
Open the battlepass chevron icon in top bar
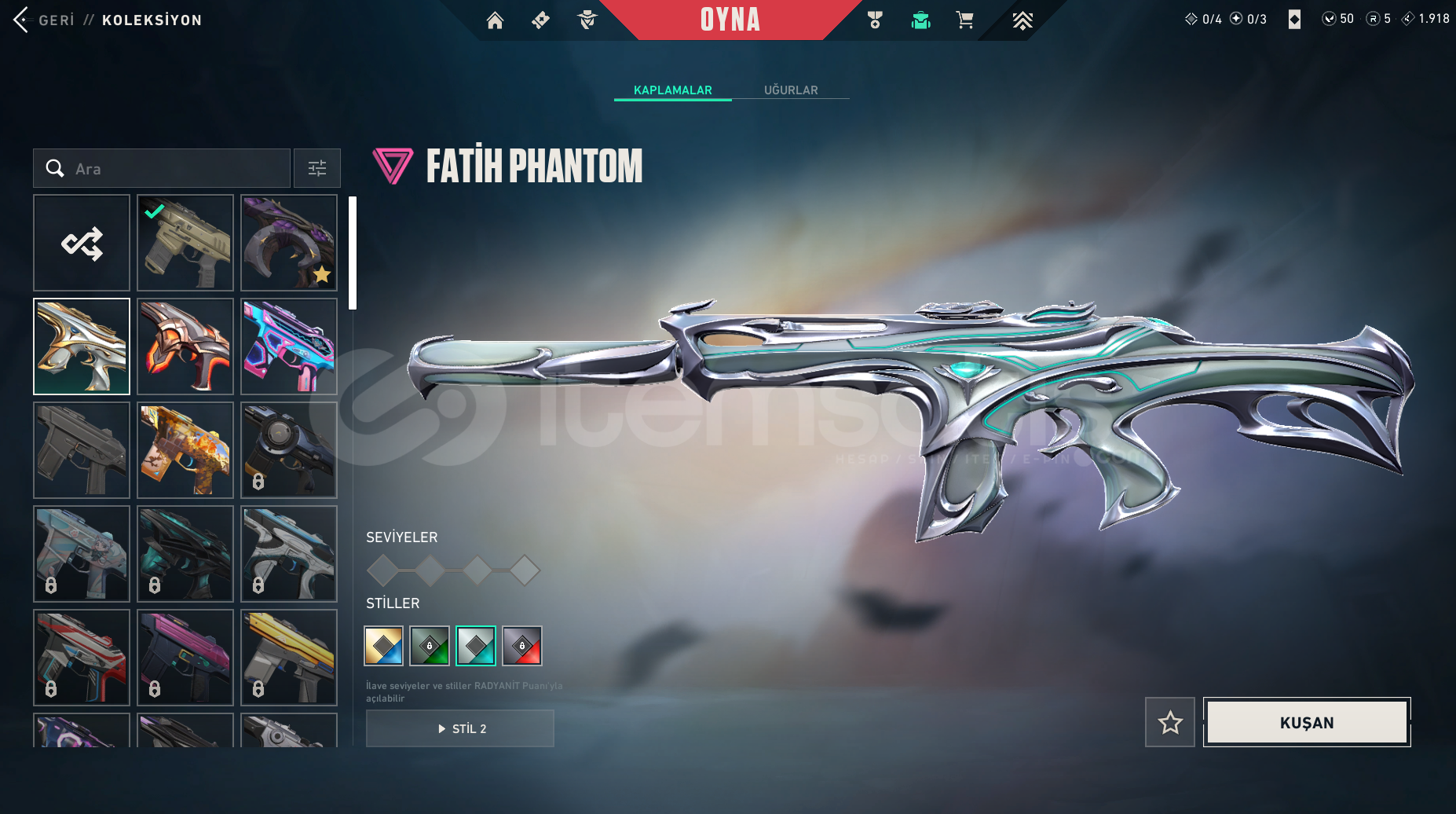click(1022, 20)
